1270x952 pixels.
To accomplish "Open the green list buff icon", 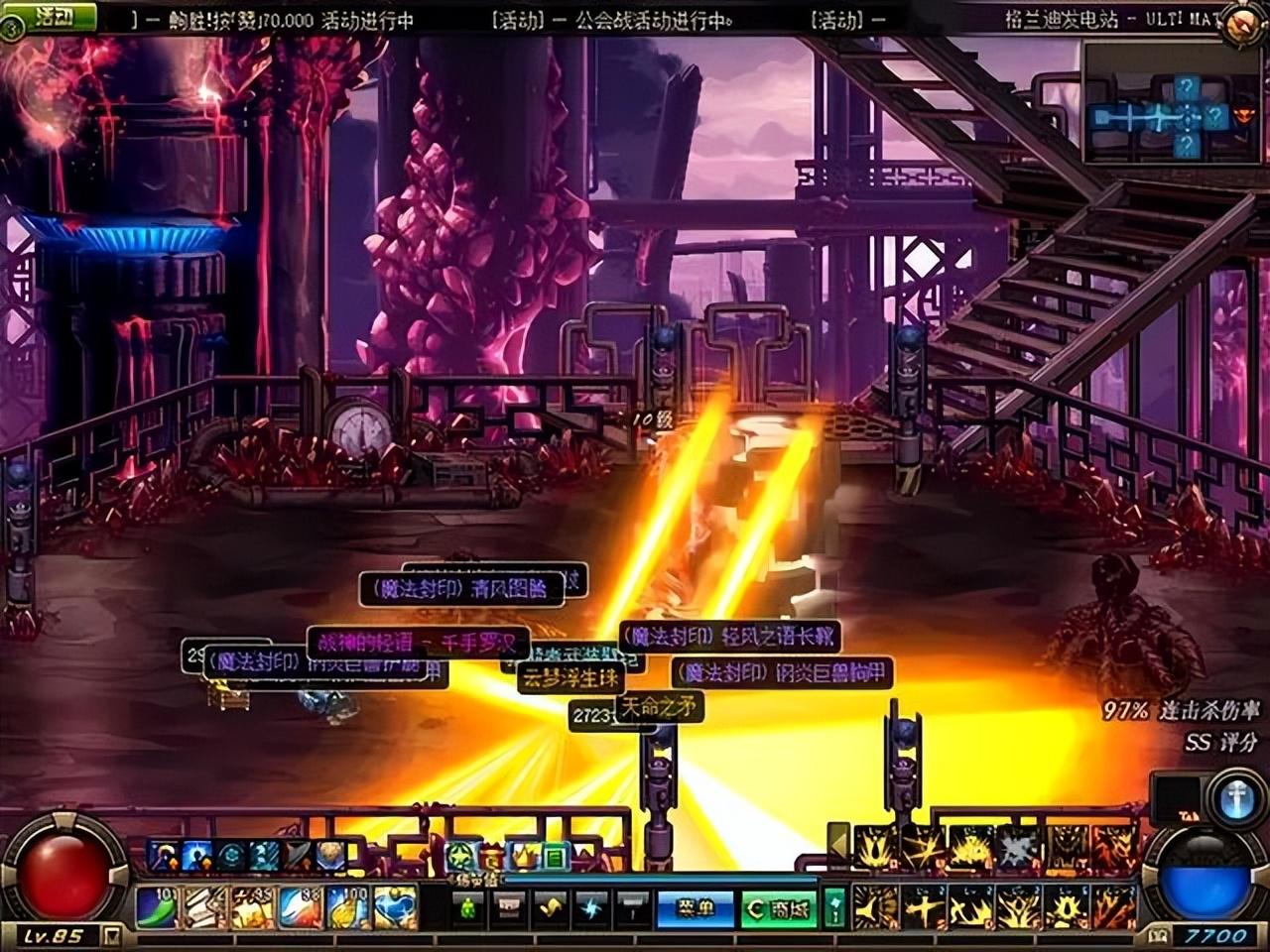I will (x=555, y=855).
